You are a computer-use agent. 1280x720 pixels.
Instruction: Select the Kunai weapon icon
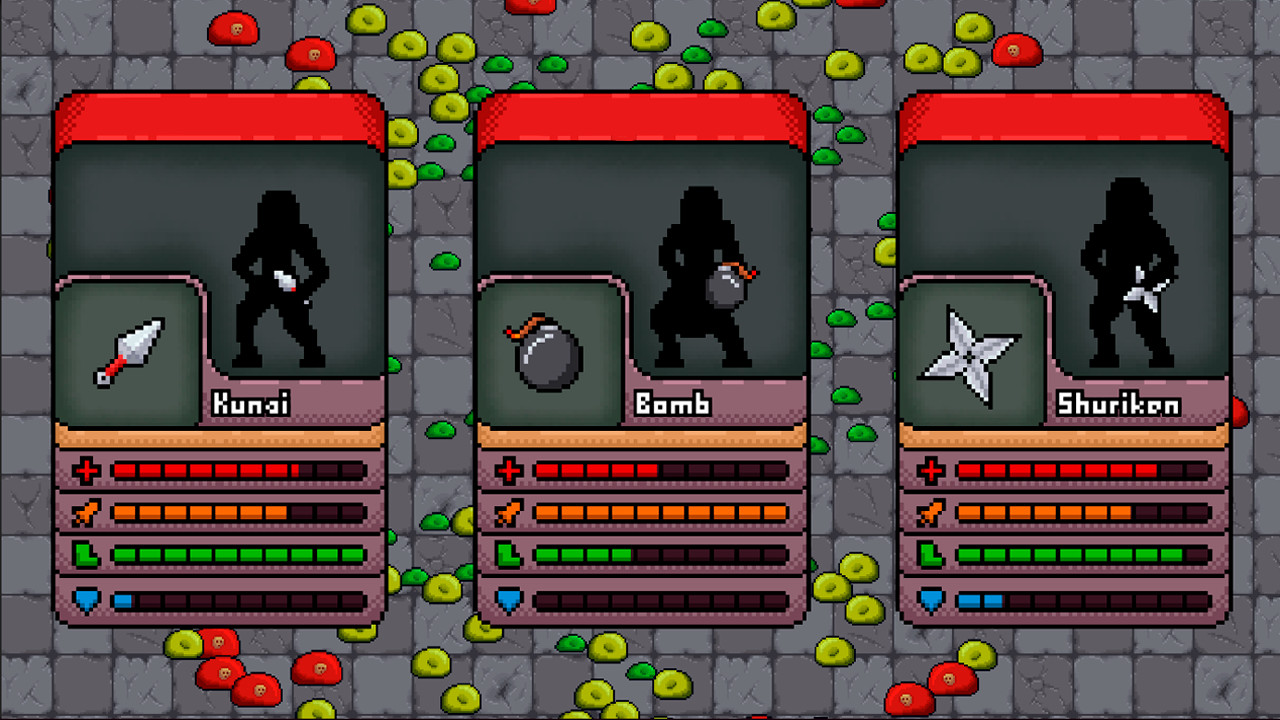[x=128, y=350]
